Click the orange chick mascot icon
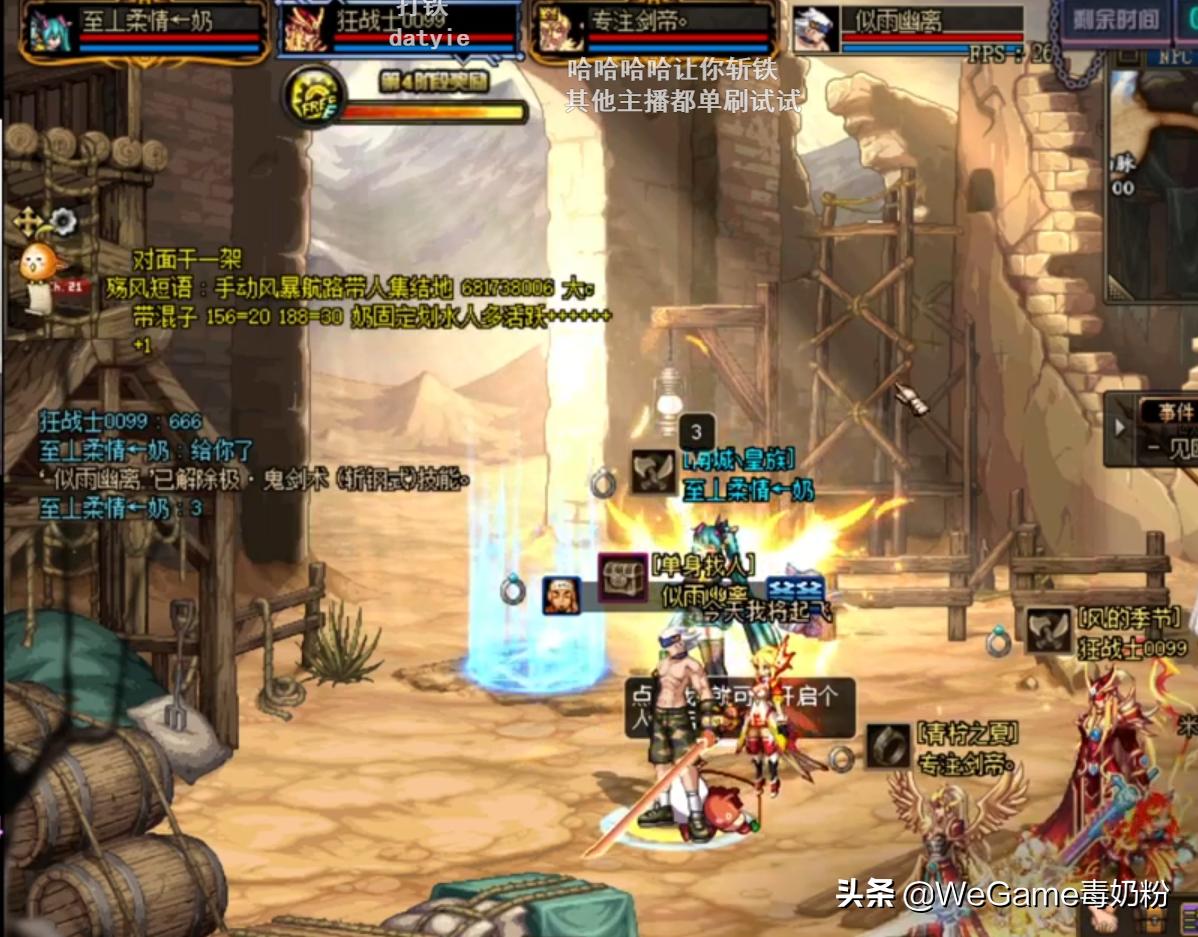The image size is (1198, 937). pos(41,266)
